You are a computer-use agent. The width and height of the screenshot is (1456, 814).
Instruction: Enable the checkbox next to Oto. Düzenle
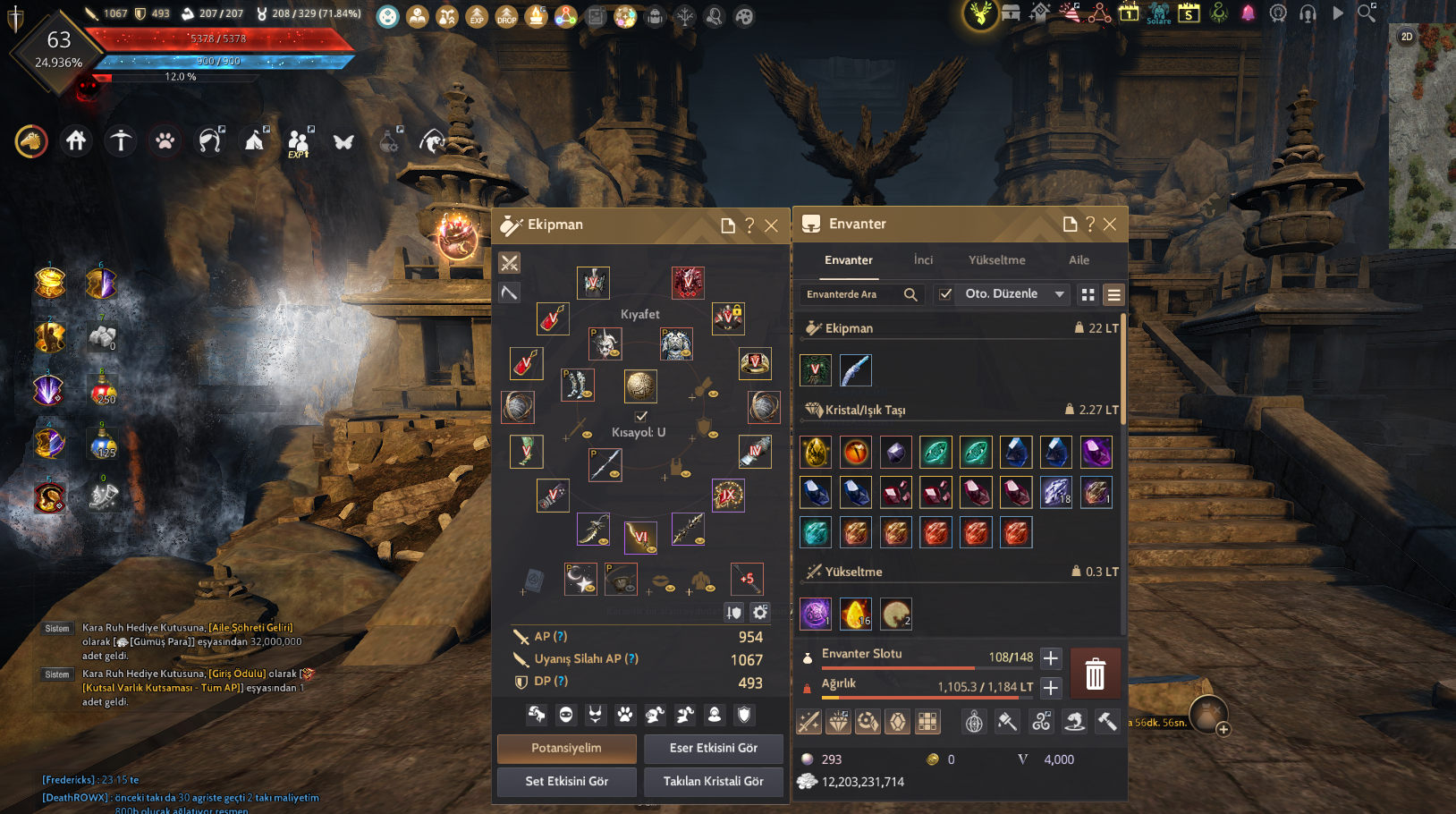(x=945, y=293)
